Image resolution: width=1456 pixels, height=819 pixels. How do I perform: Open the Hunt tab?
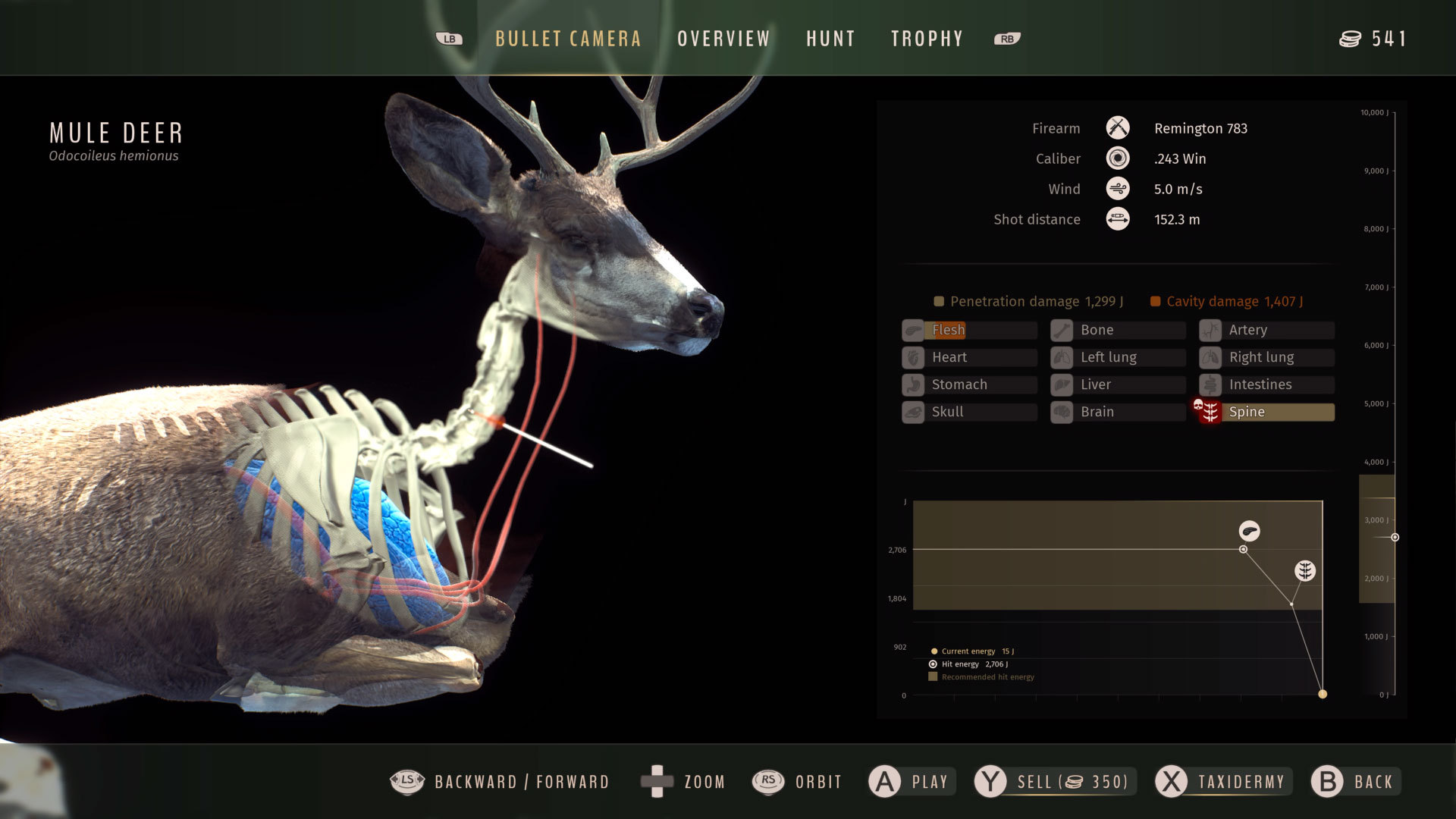830,39
